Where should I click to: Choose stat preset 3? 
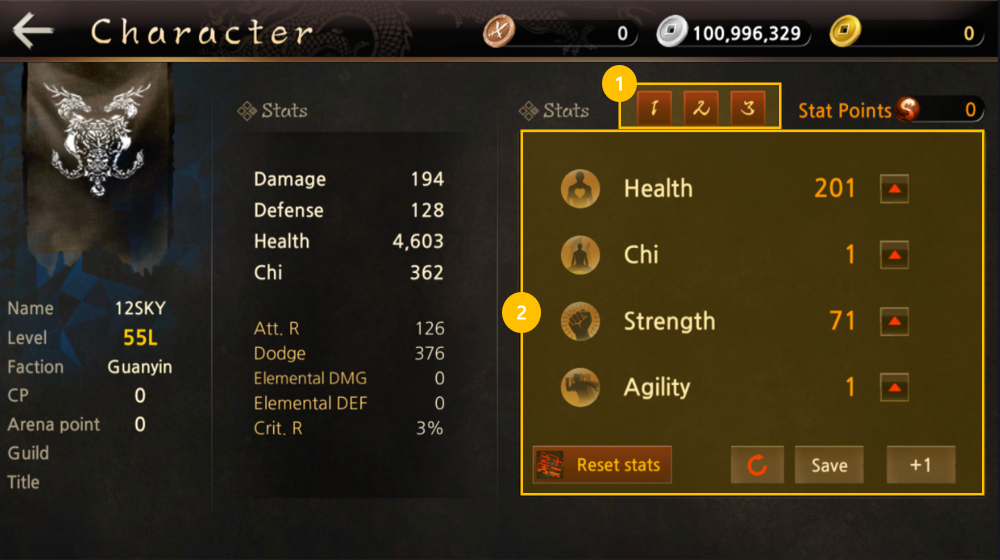click(747, 109)
